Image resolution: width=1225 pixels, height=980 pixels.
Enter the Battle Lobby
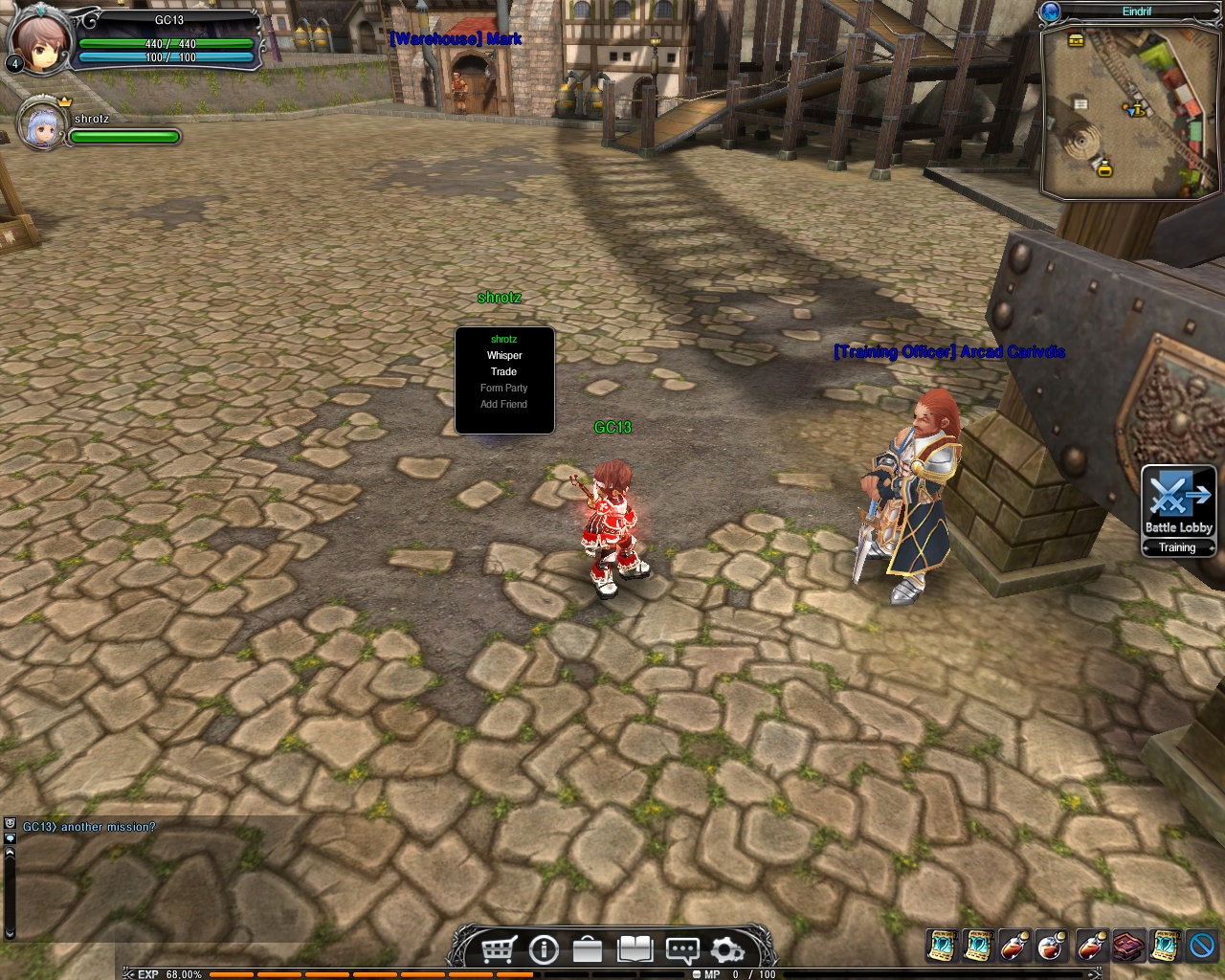[x=1178, y=501]
